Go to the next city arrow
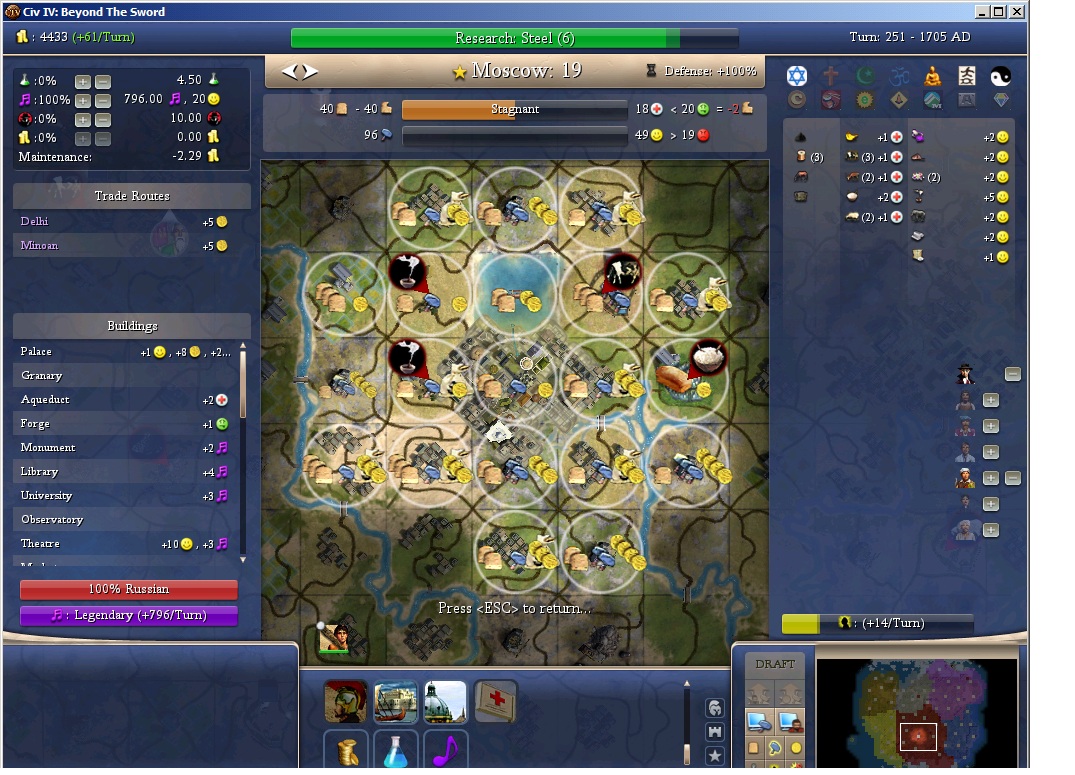 tap(311, 71)
